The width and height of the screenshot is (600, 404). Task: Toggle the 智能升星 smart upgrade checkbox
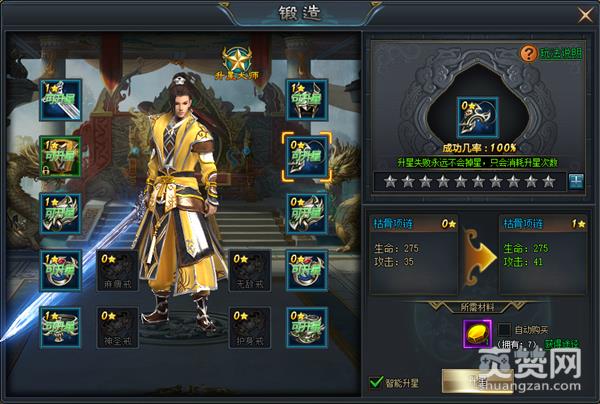(x=376, y=381)
